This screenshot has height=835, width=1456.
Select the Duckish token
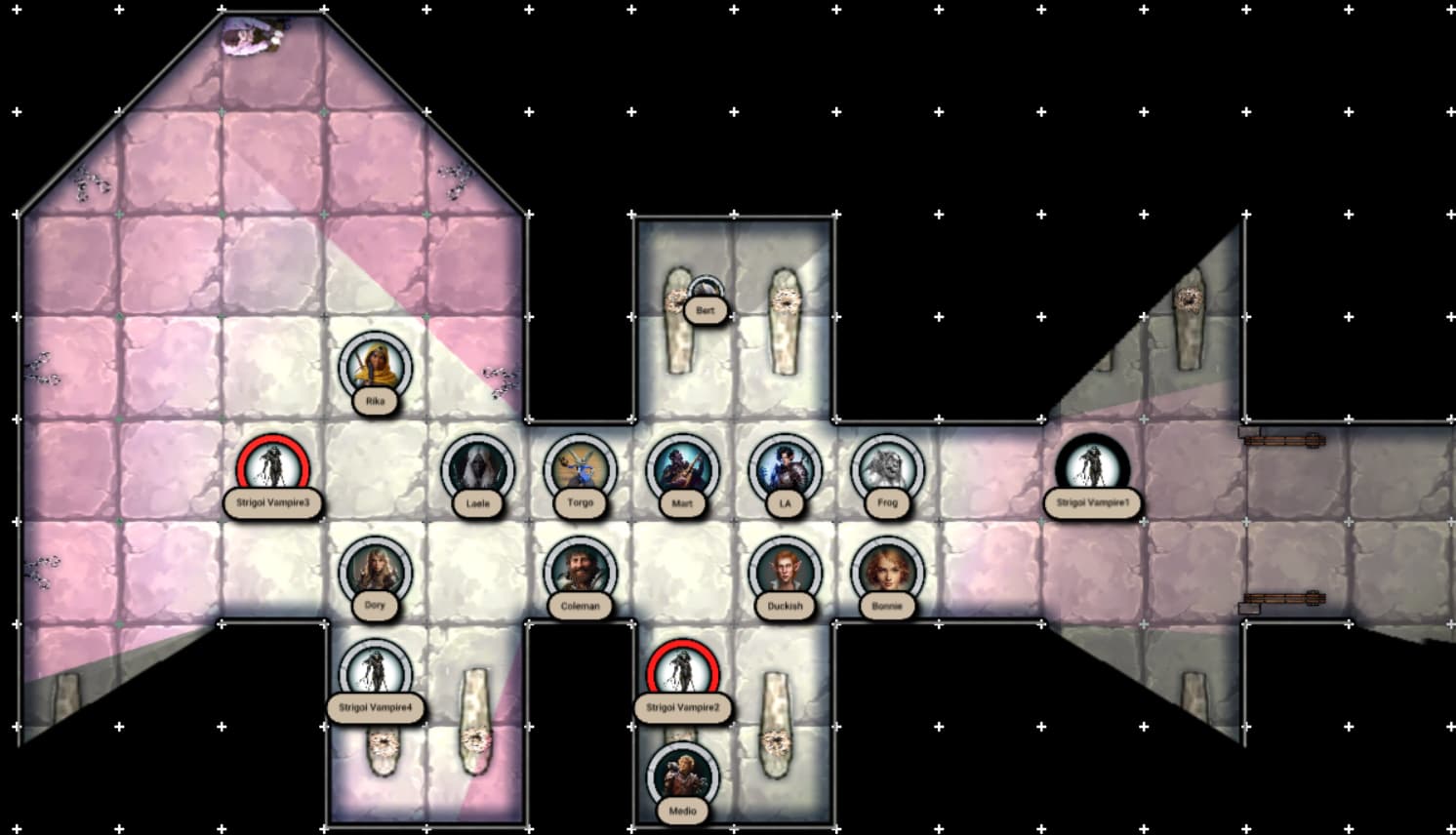click(785, 572)
